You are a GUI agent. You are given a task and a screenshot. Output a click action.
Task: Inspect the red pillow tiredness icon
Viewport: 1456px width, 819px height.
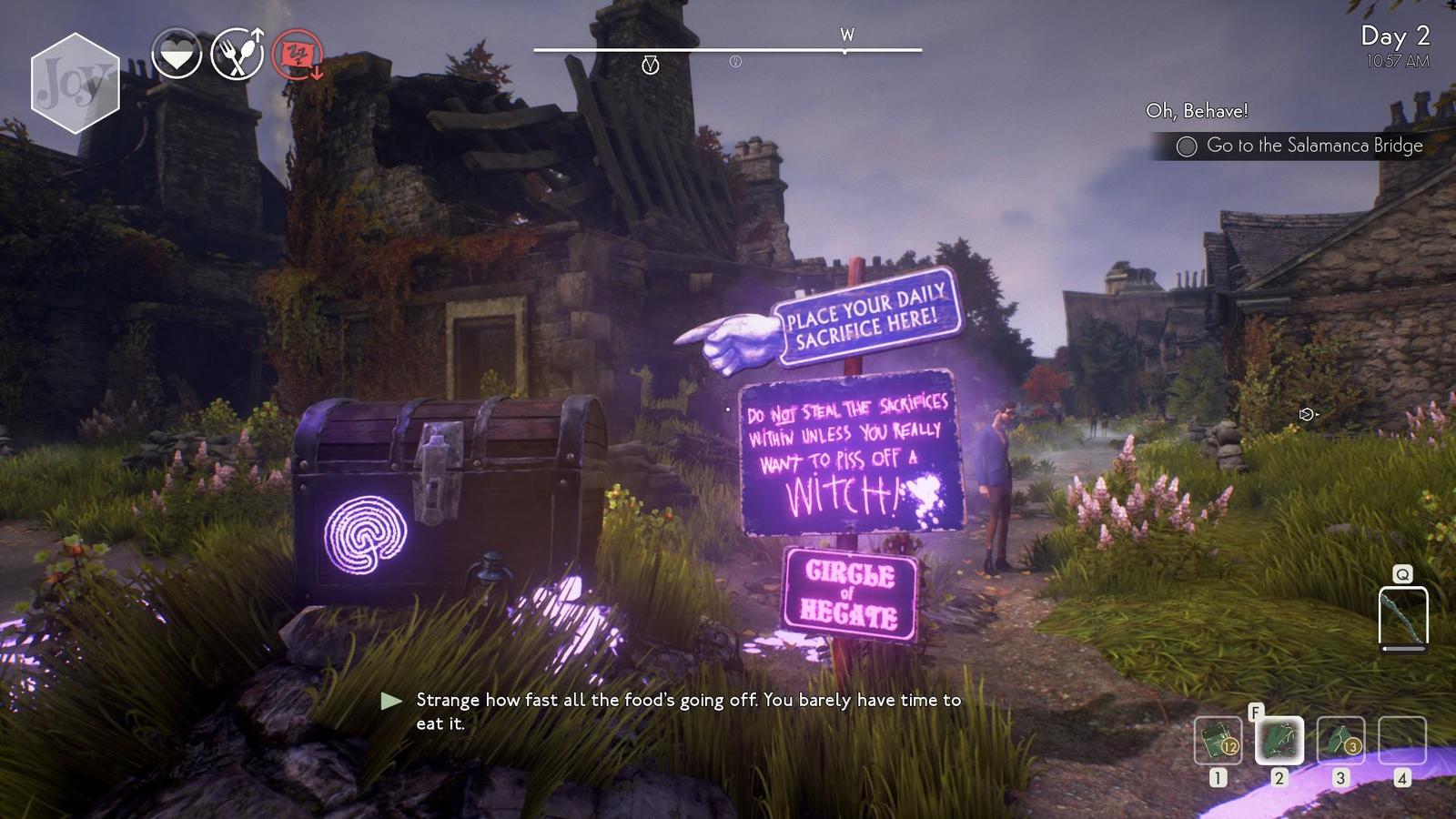tap(298, 55)
